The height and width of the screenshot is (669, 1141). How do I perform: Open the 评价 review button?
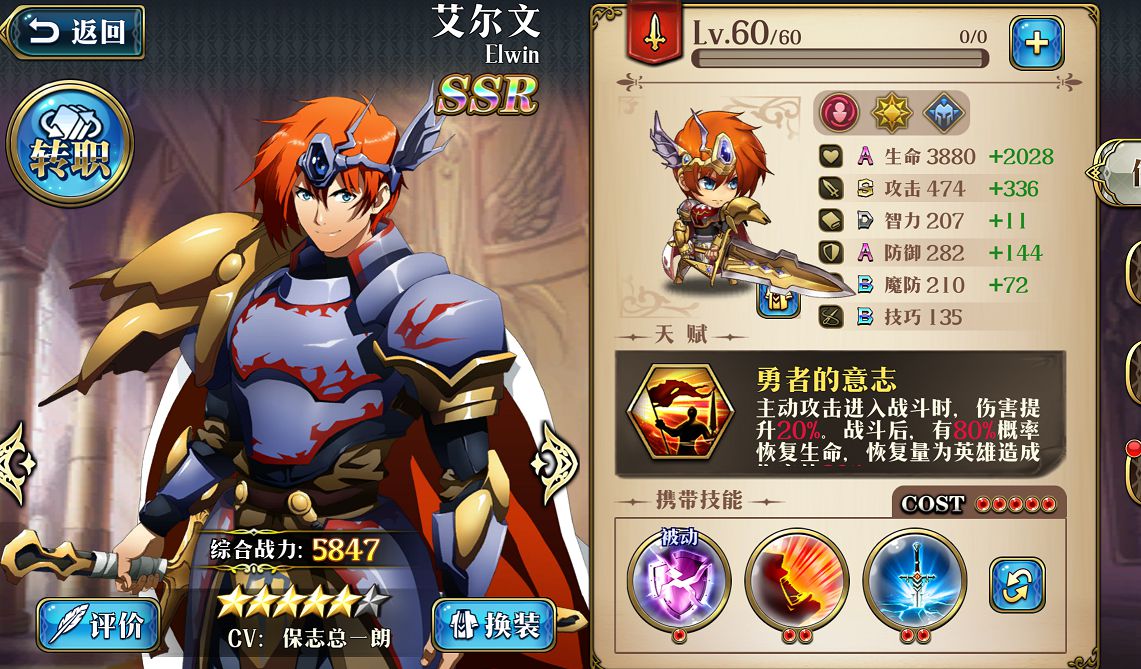pyautogui.click(x=99, y=625)
